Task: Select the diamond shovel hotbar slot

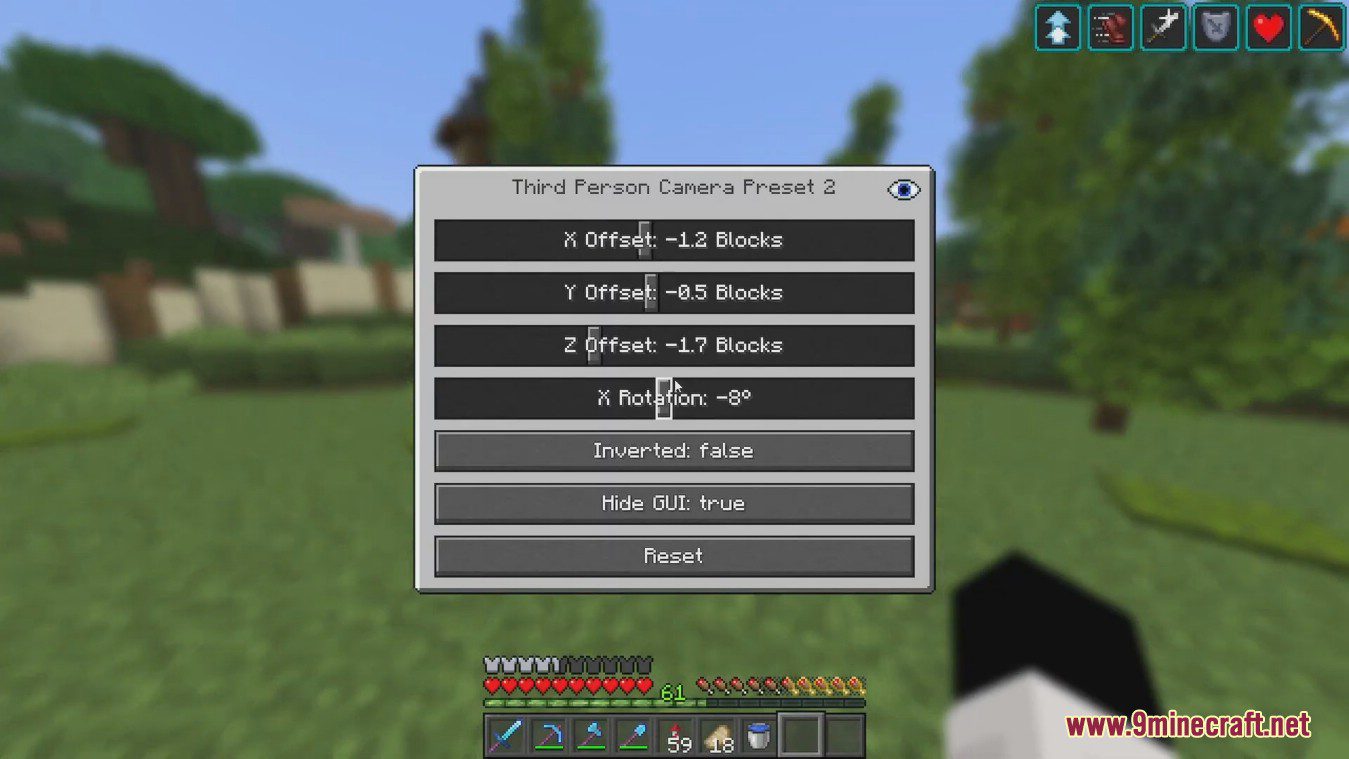Action: (633, 736)
